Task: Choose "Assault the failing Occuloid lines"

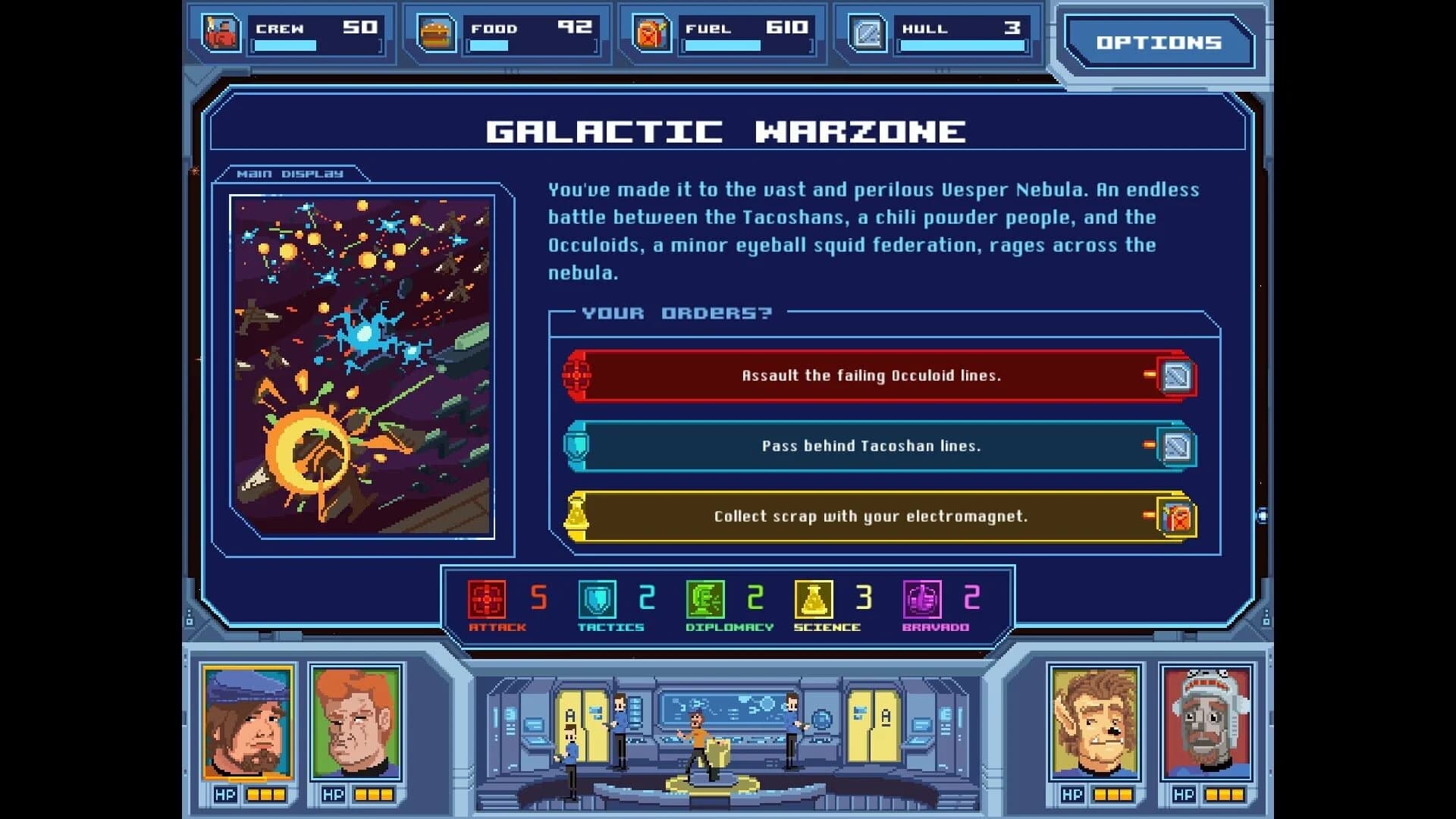Action: (872, 375)
